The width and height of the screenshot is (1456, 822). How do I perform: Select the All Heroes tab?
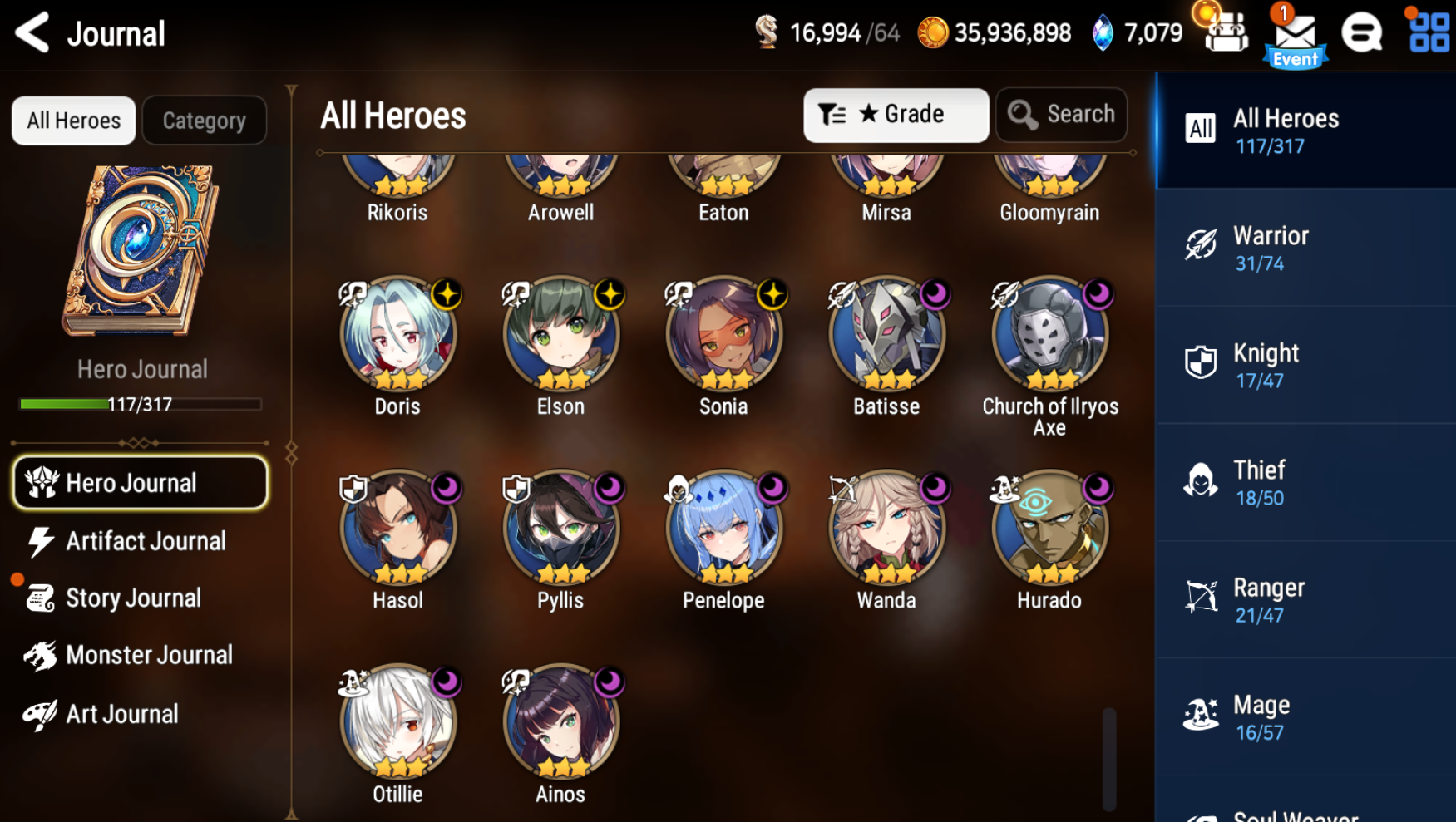pos(73,120)
